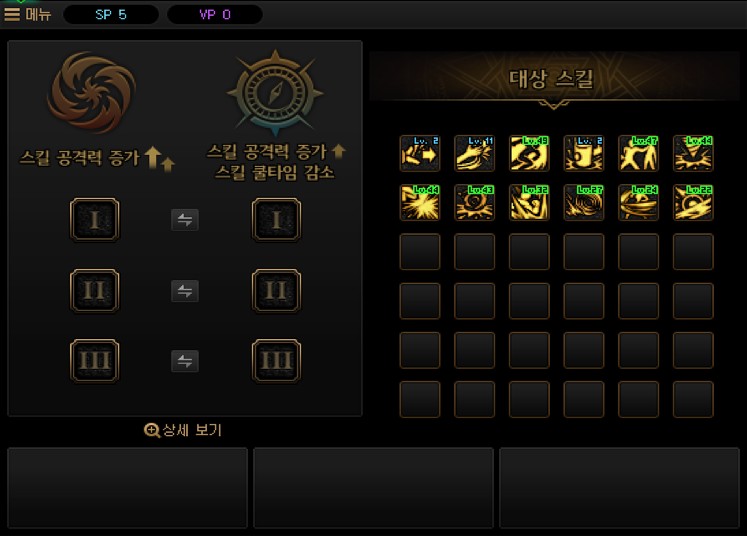The height and width of the screenshot is (536, 747).
Task: Select the Lv. 2 skill with arrow
Action: click(420, 154)
